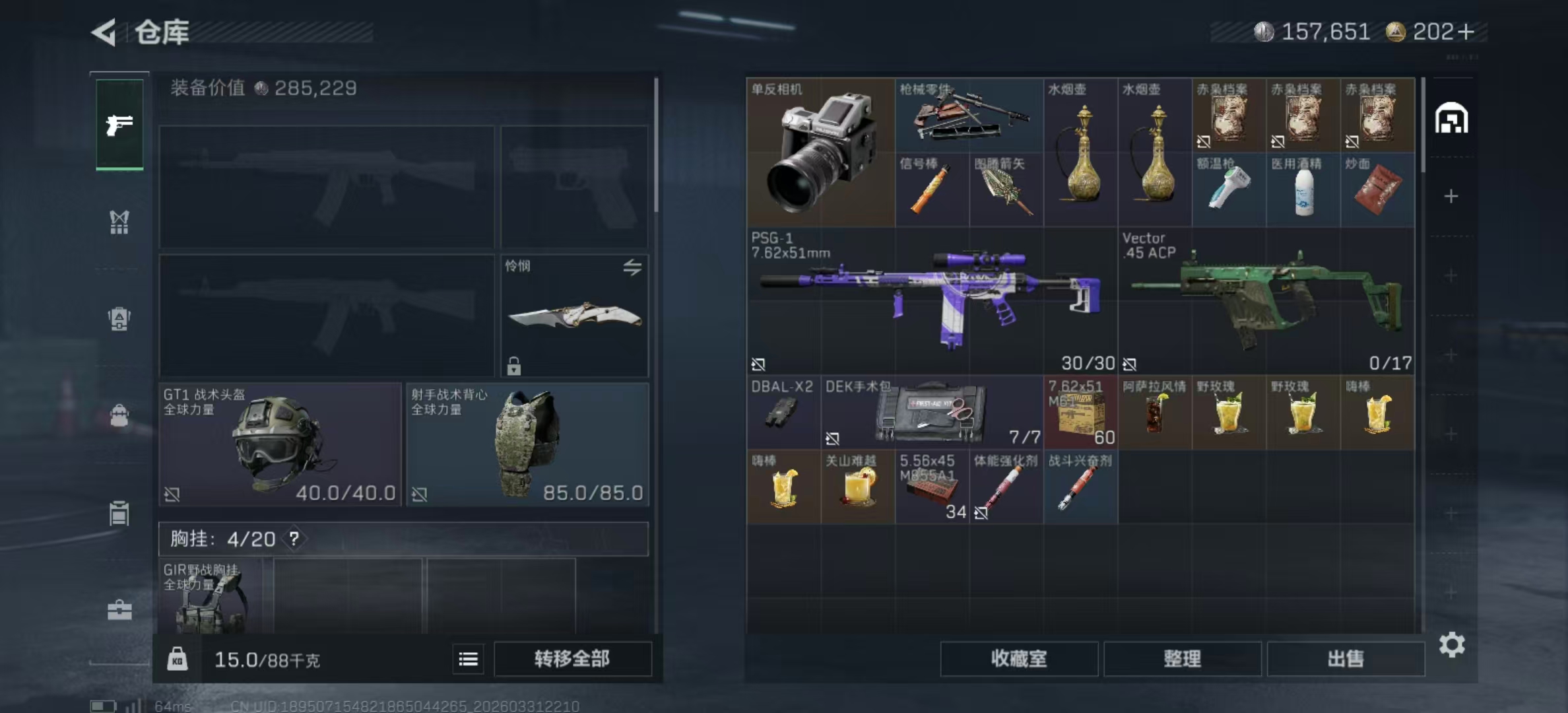
Task: Click the warehouse icon at top of right rail
Action: (1453, 119)
